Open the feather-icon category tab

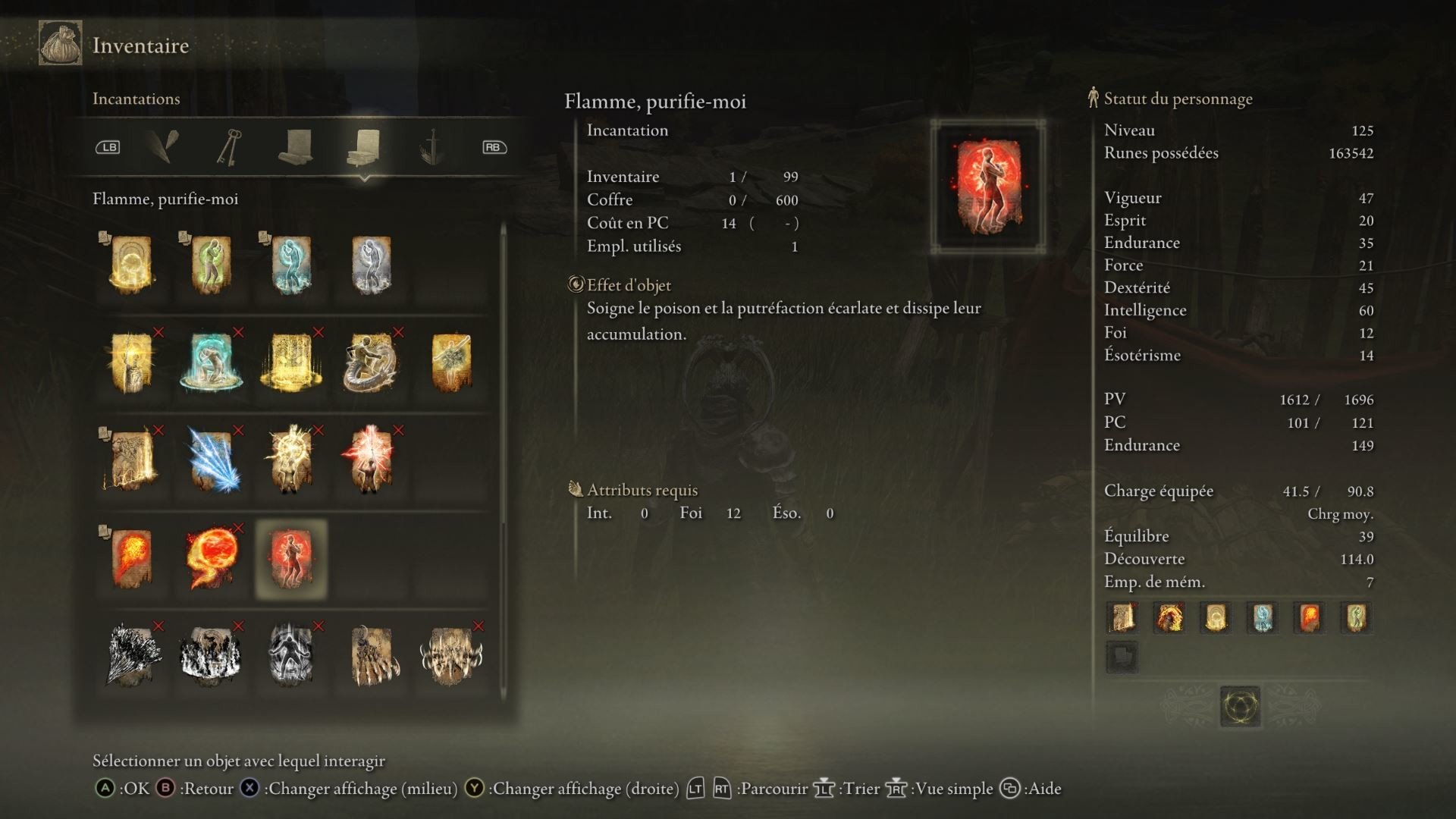pyautogui.click(x=164, y=146)
